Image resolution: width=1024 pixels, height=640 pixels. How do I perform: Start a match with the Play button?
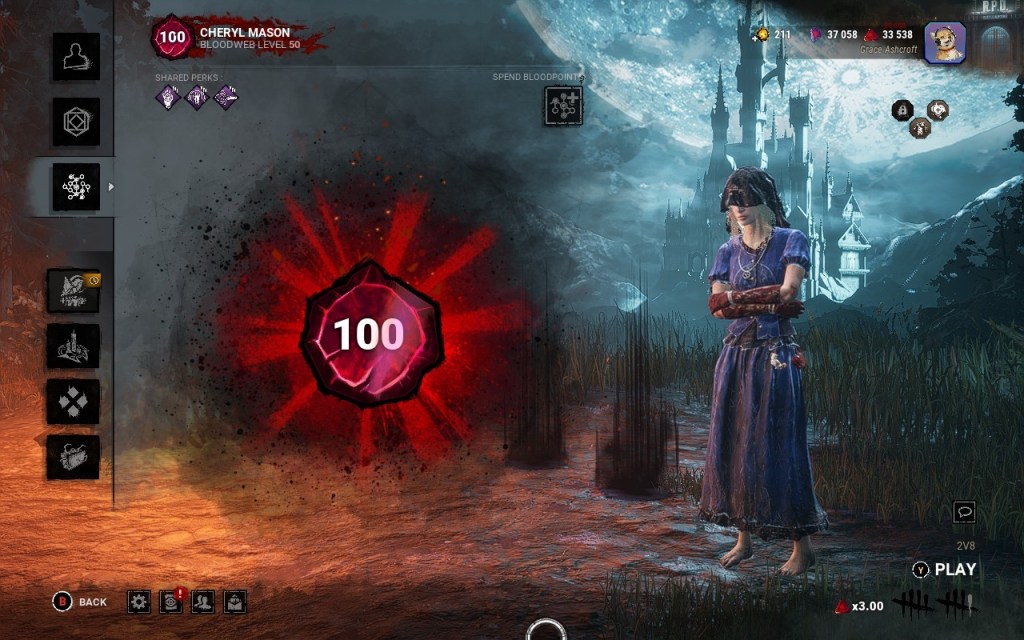945,570
